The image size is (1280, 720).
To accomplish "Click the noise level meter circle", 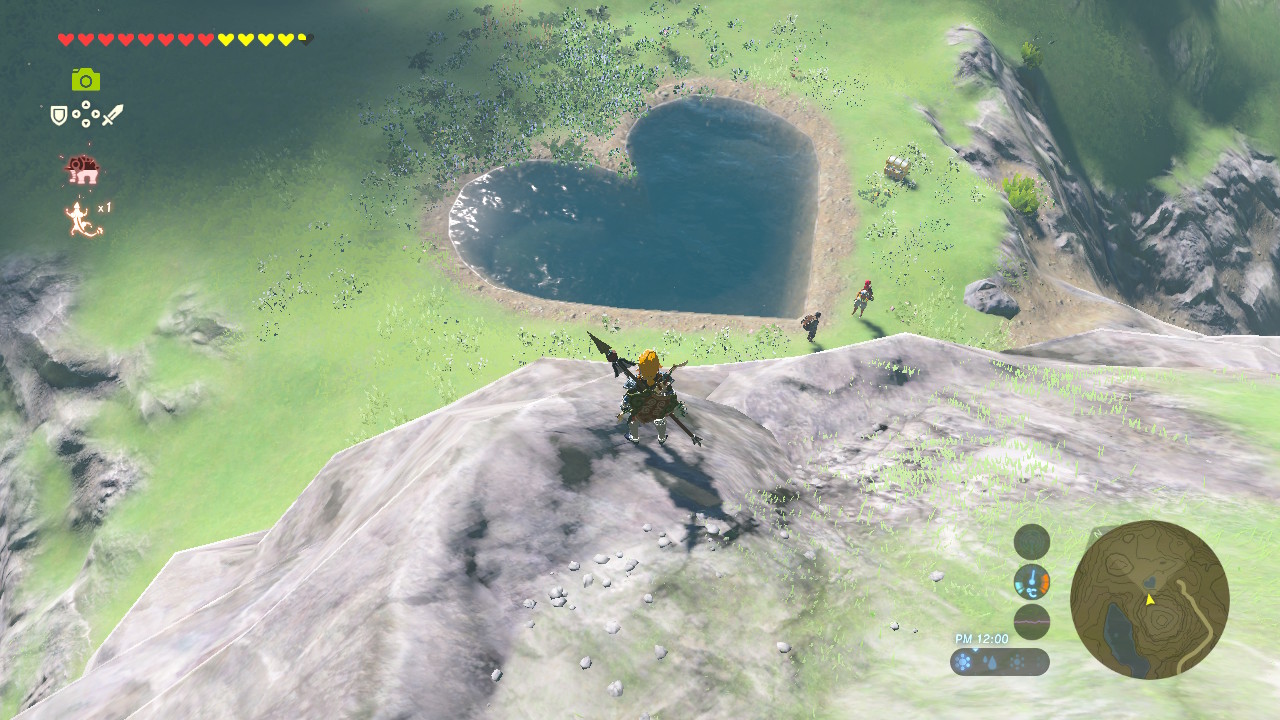I will click(x=1032, y=622).
